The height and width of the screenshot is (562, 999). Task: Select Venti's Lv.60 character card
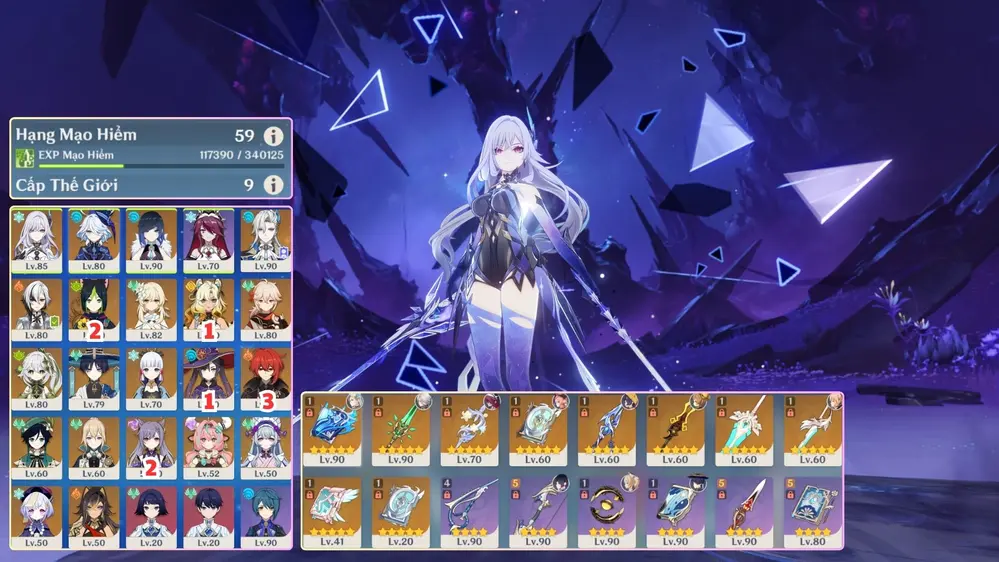pos(37,447)
